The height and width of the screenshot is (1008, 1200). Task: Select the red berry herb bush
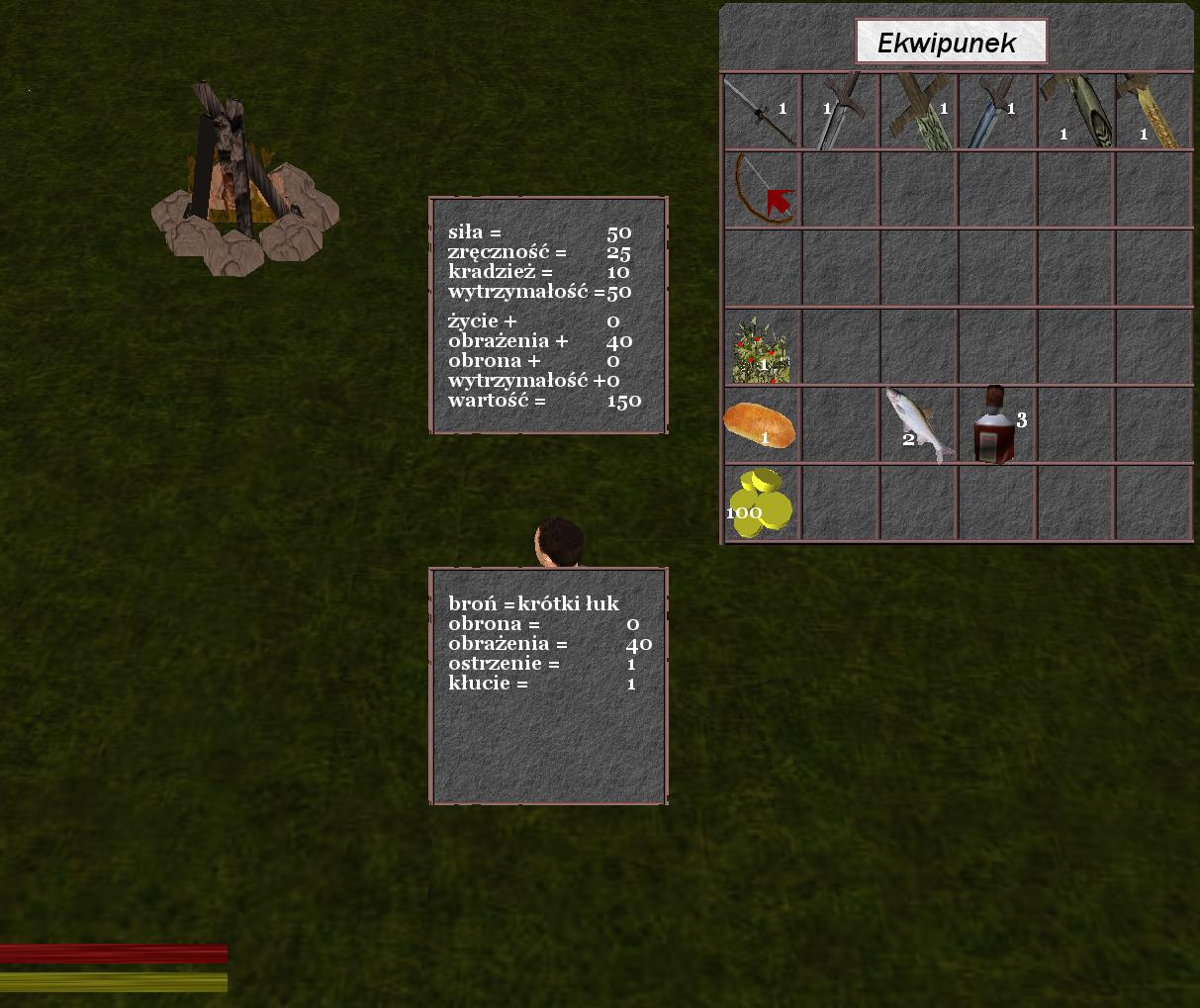(761, 349)
